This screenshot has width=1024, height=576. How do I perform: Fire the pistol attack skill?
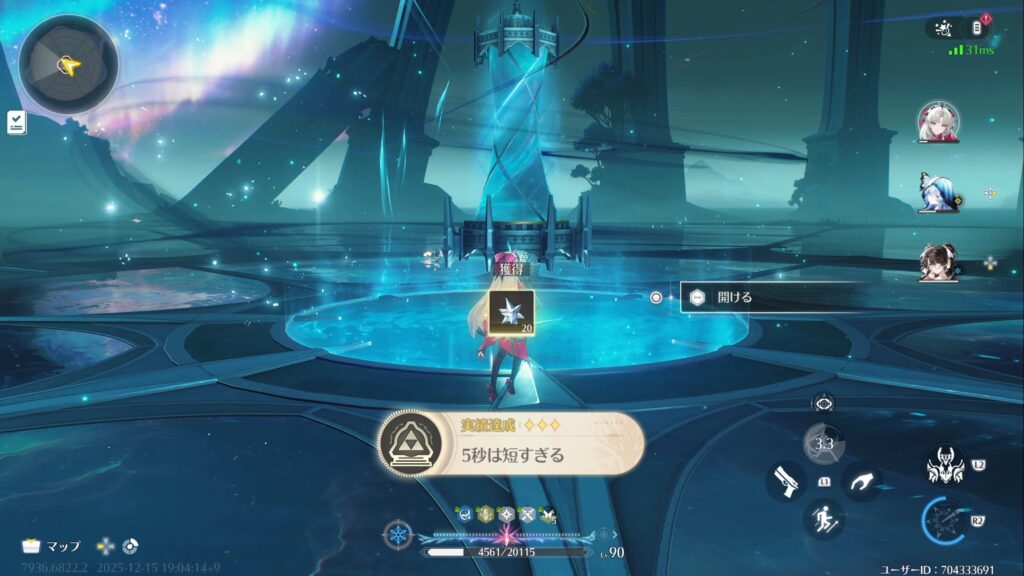[785, 481]
